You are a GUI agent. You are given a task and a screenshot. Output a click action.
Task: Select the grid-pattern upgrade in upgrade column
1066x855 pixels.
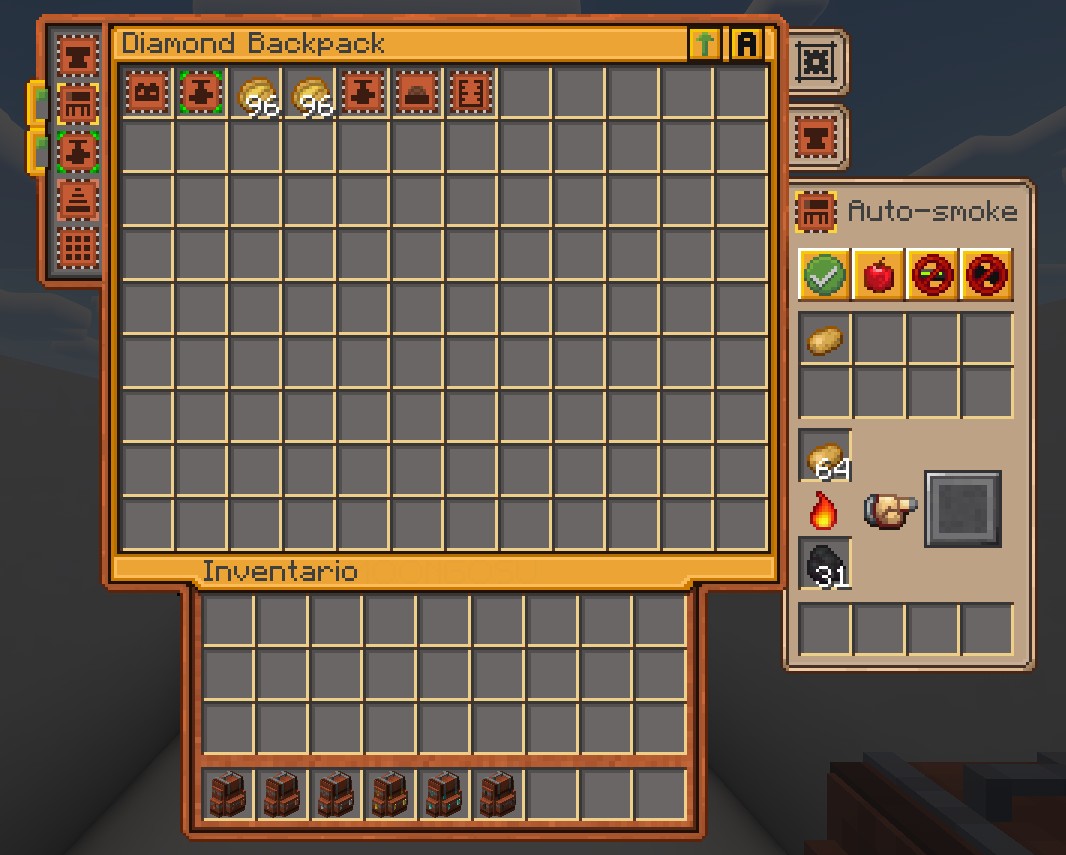tap(77, 247)
